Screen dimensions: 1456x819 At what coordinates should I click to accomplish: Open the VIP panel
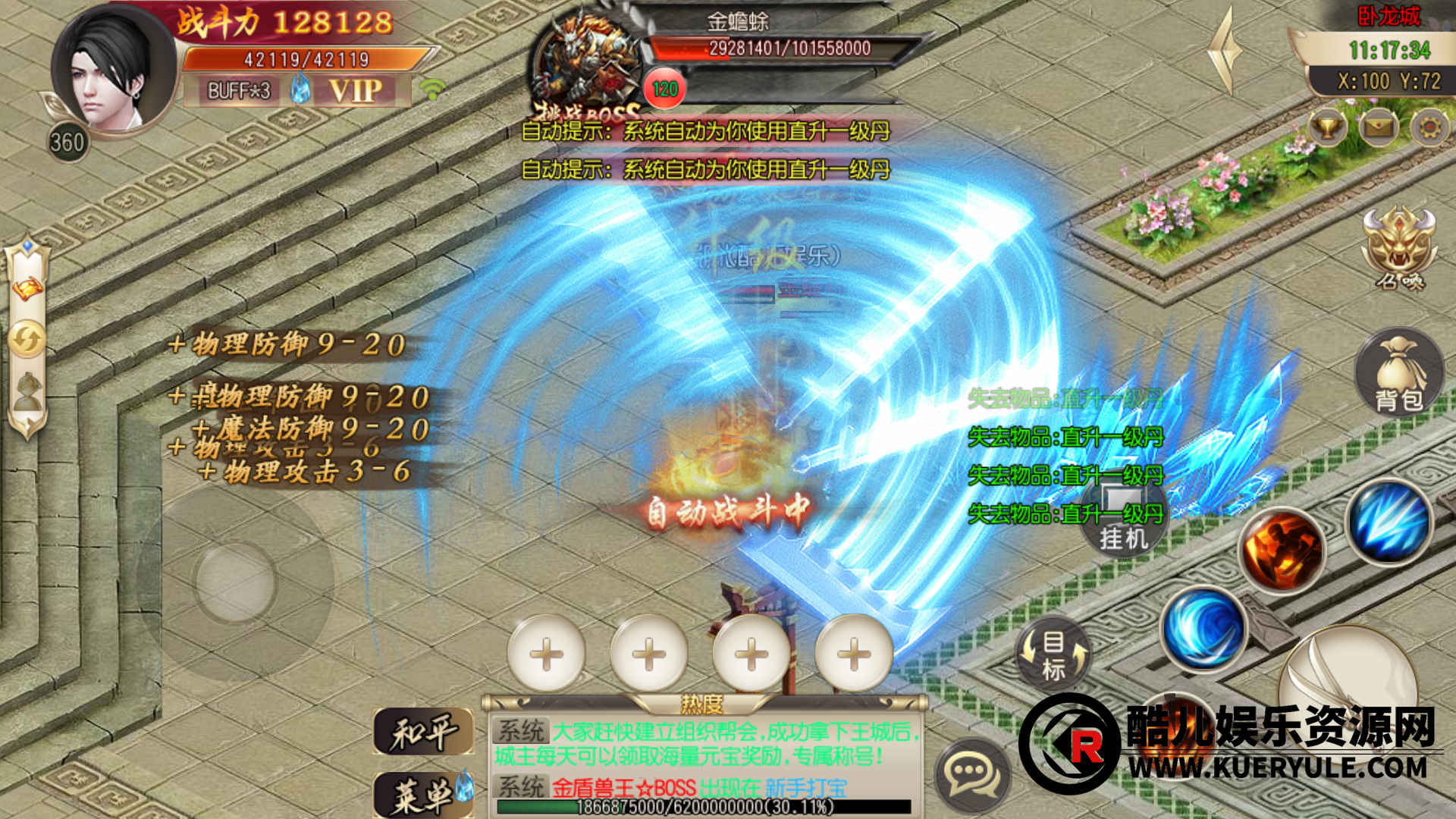click(x=355, y=91)
